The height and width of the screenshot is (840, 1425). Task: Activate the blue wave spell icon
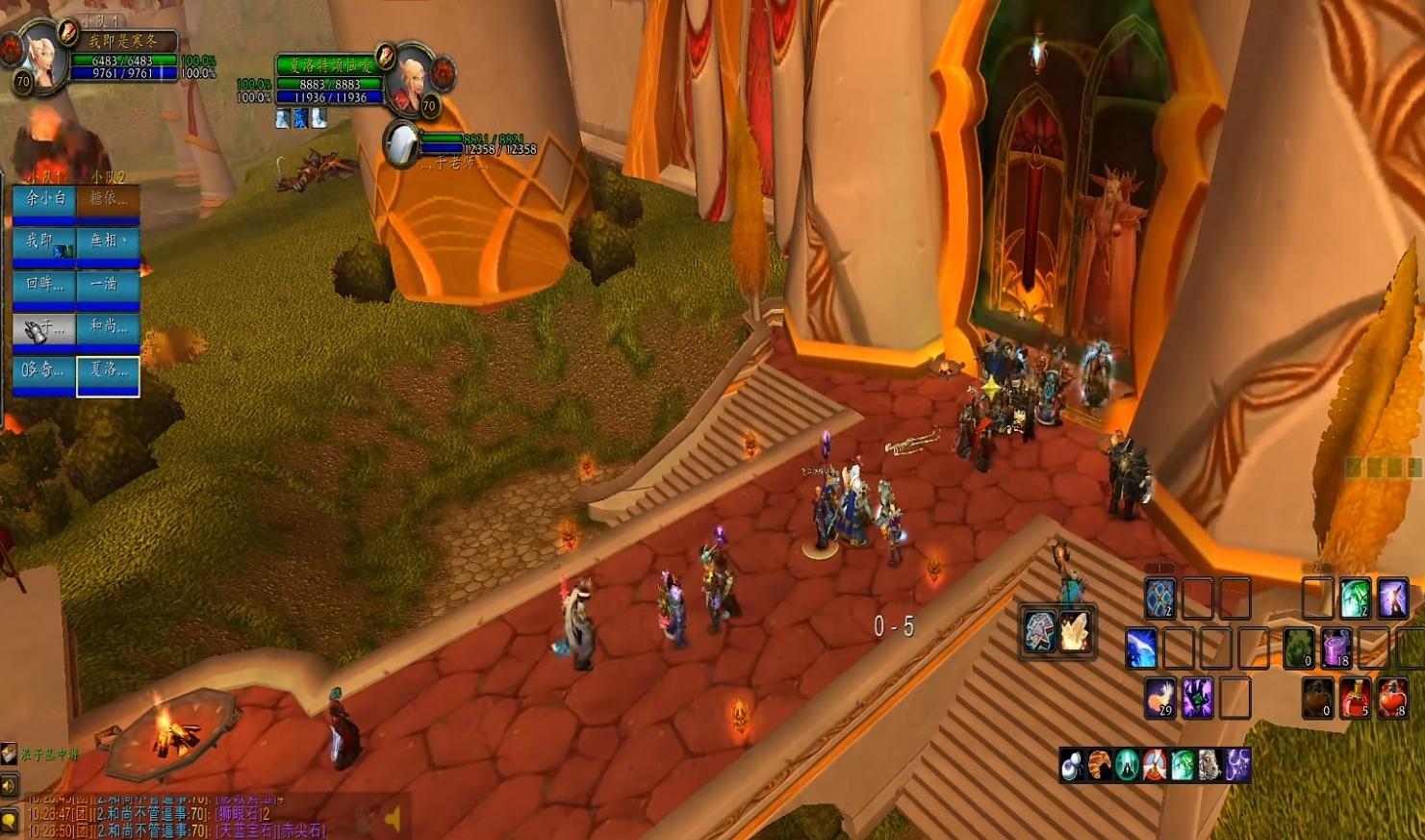pos(1141,649)
